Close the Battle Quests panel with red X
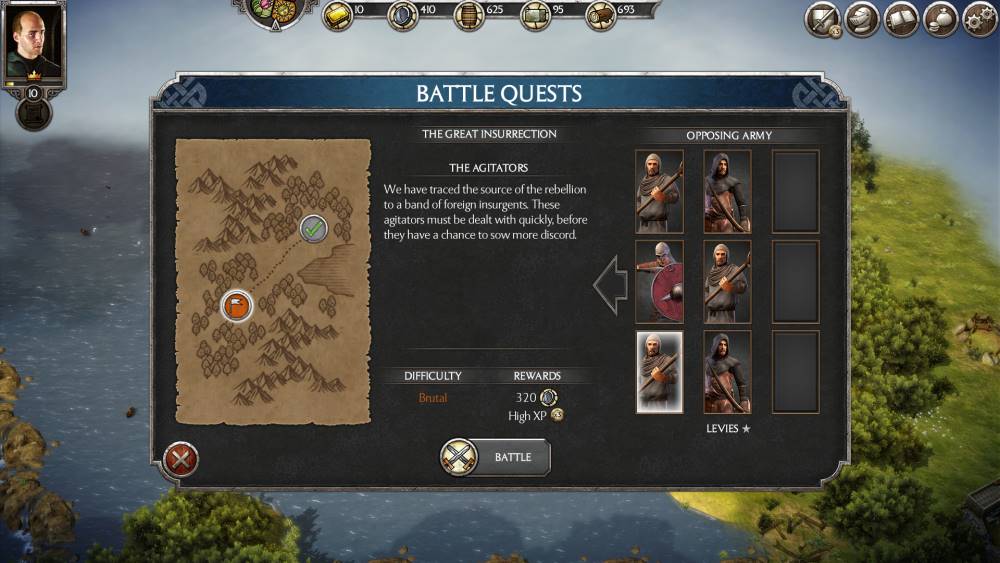Image resolution: width=1000 pixels, height=563 pixels. pyautogui.click(x=181, y=459)
